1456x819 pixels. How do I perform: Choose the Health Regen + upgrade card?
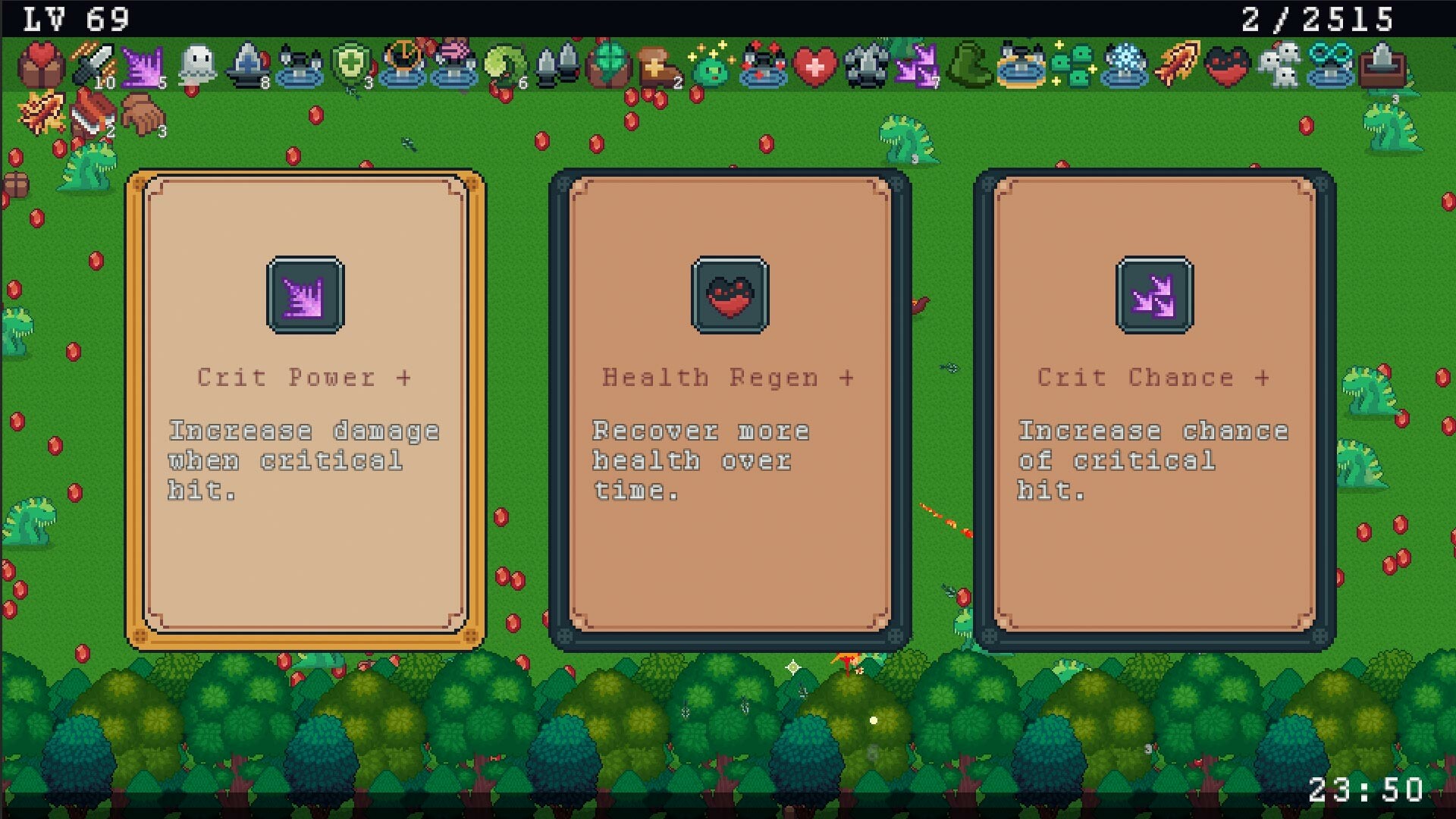[x=730, y=409]
